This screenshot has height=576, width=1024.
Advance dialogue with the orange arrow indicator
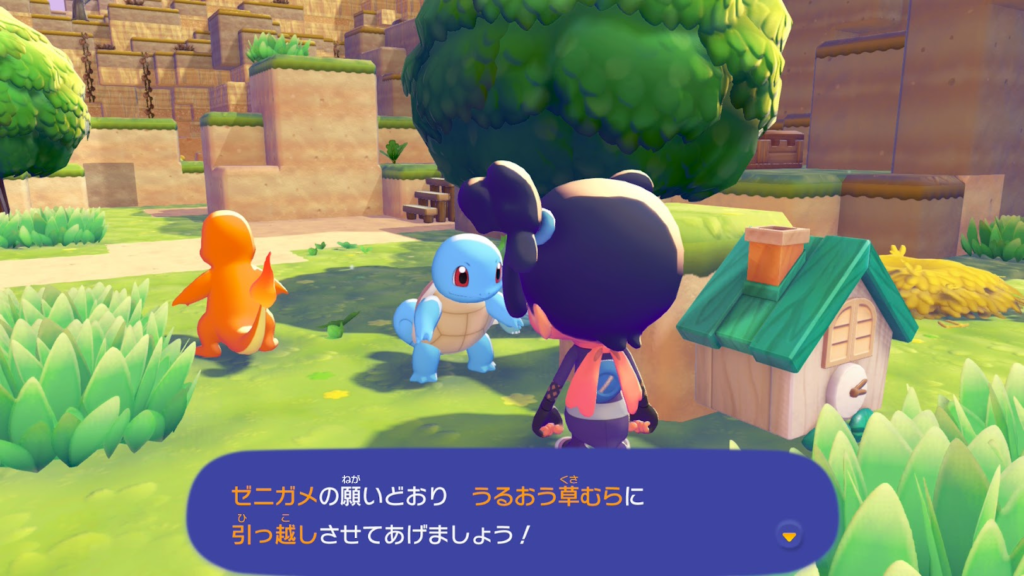coord(790,537)
